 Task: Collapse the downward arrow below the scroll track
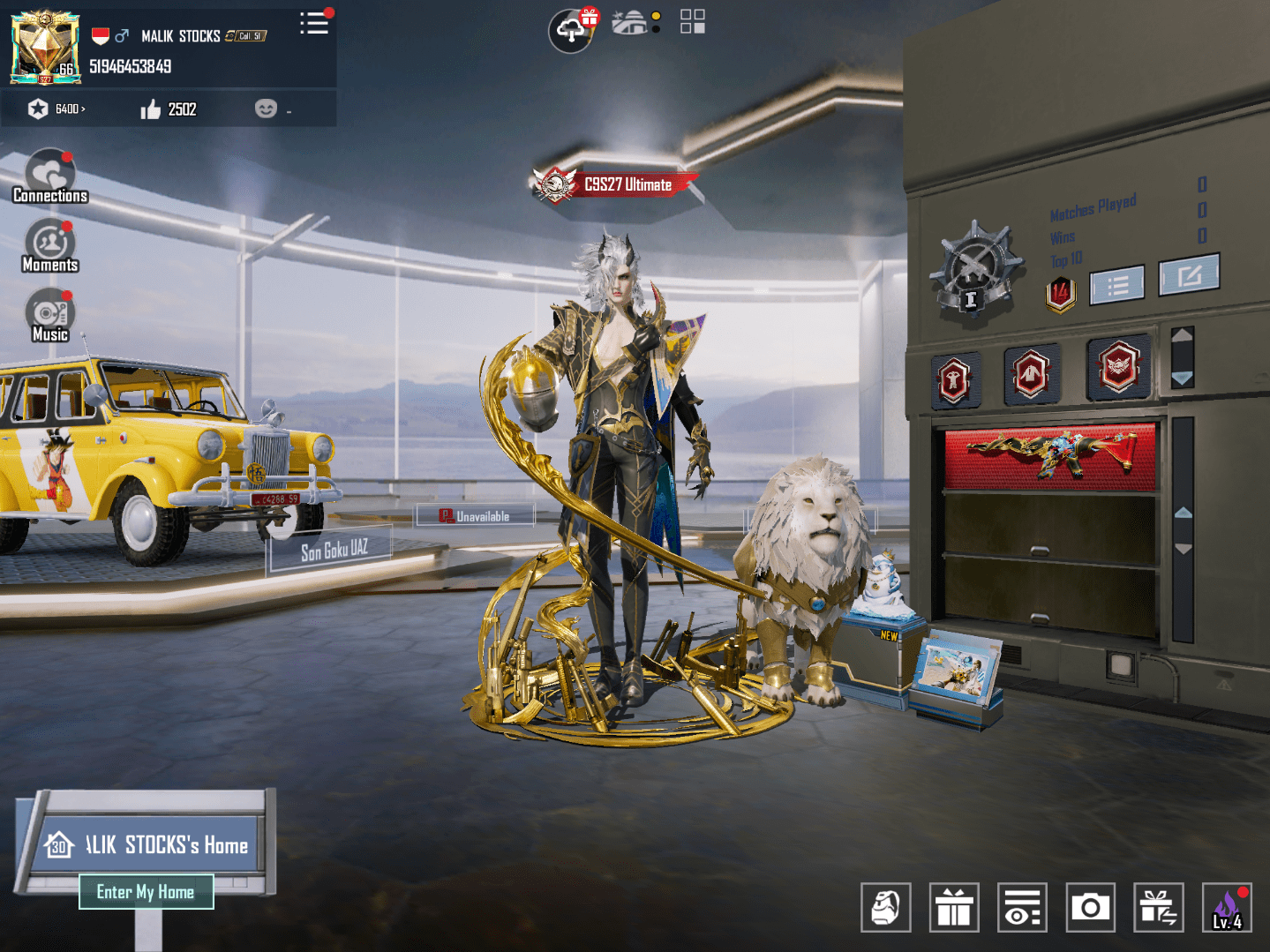tap(1181, 378)
